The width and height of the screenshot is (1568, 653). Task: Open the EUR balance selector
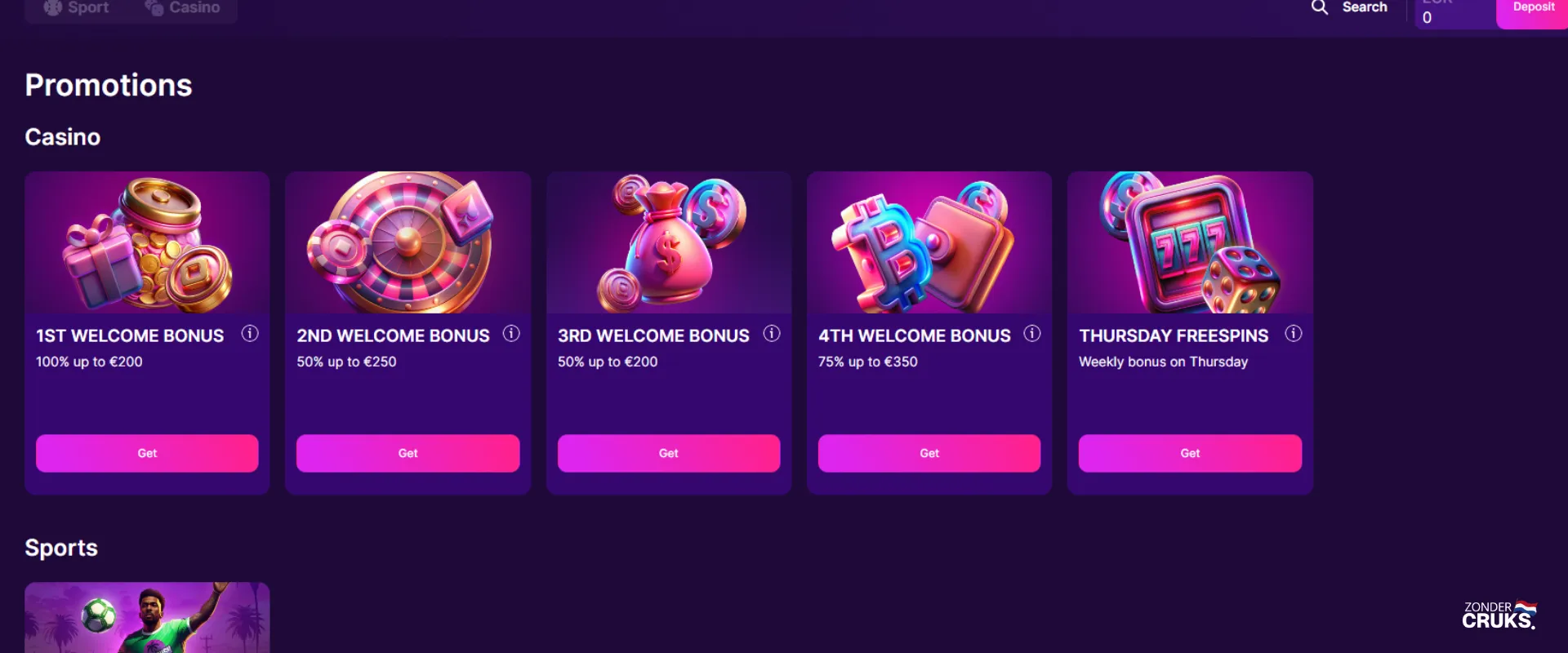[1454, 11]
